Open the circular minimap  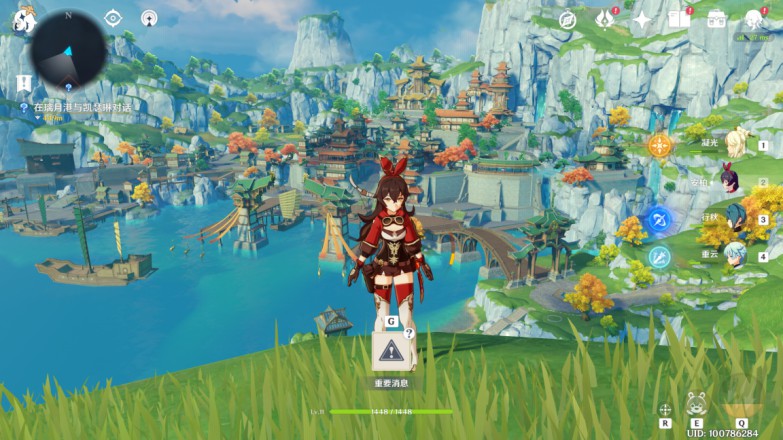(69, 46)
